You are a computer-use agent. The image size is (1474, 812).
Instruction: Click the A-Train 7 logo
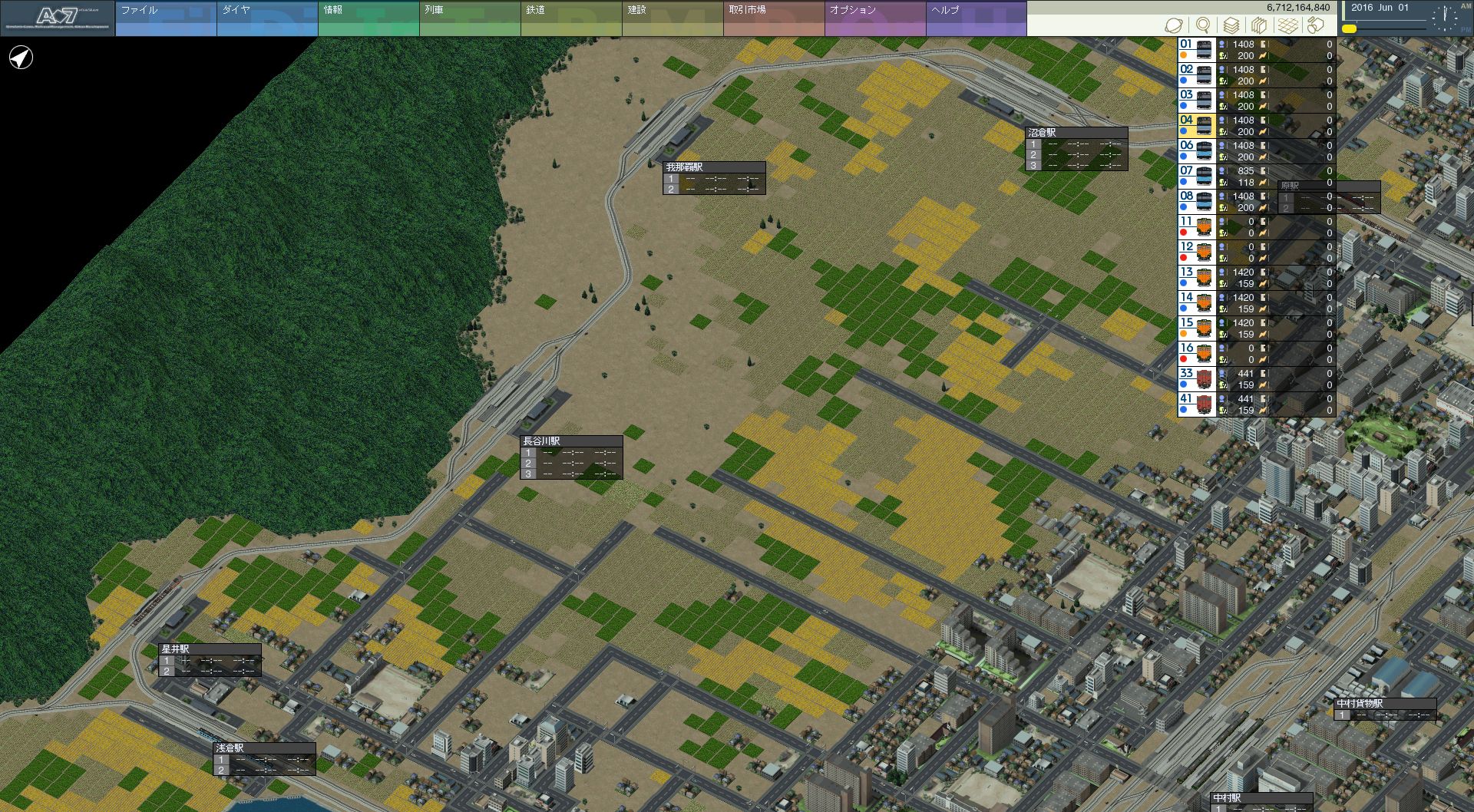pos(58,18)
